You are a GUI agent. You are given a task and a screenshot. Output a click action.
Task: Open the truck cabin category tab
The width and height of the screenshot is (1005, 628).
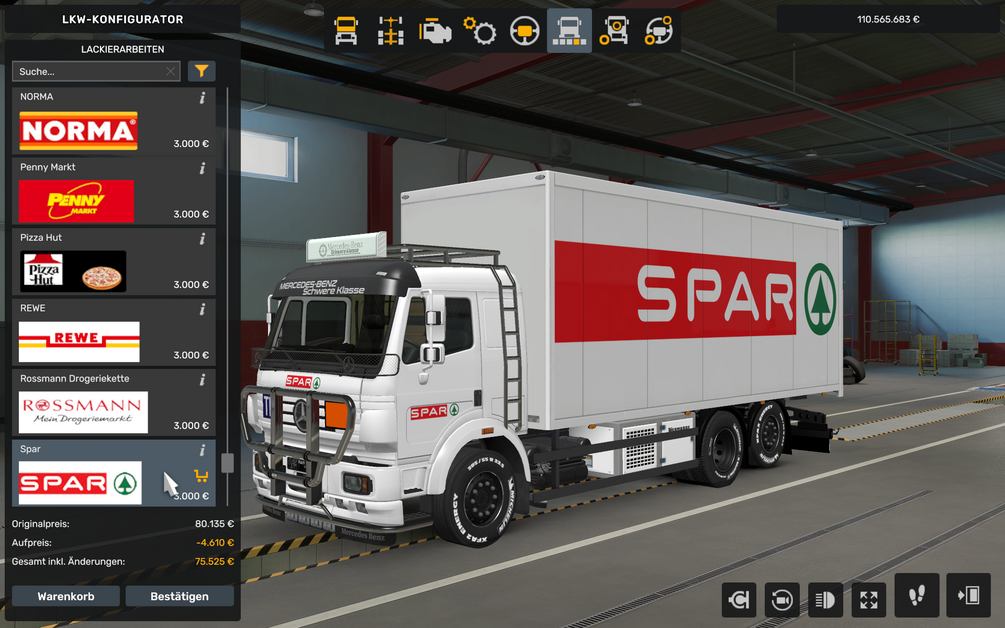point(346,32)
